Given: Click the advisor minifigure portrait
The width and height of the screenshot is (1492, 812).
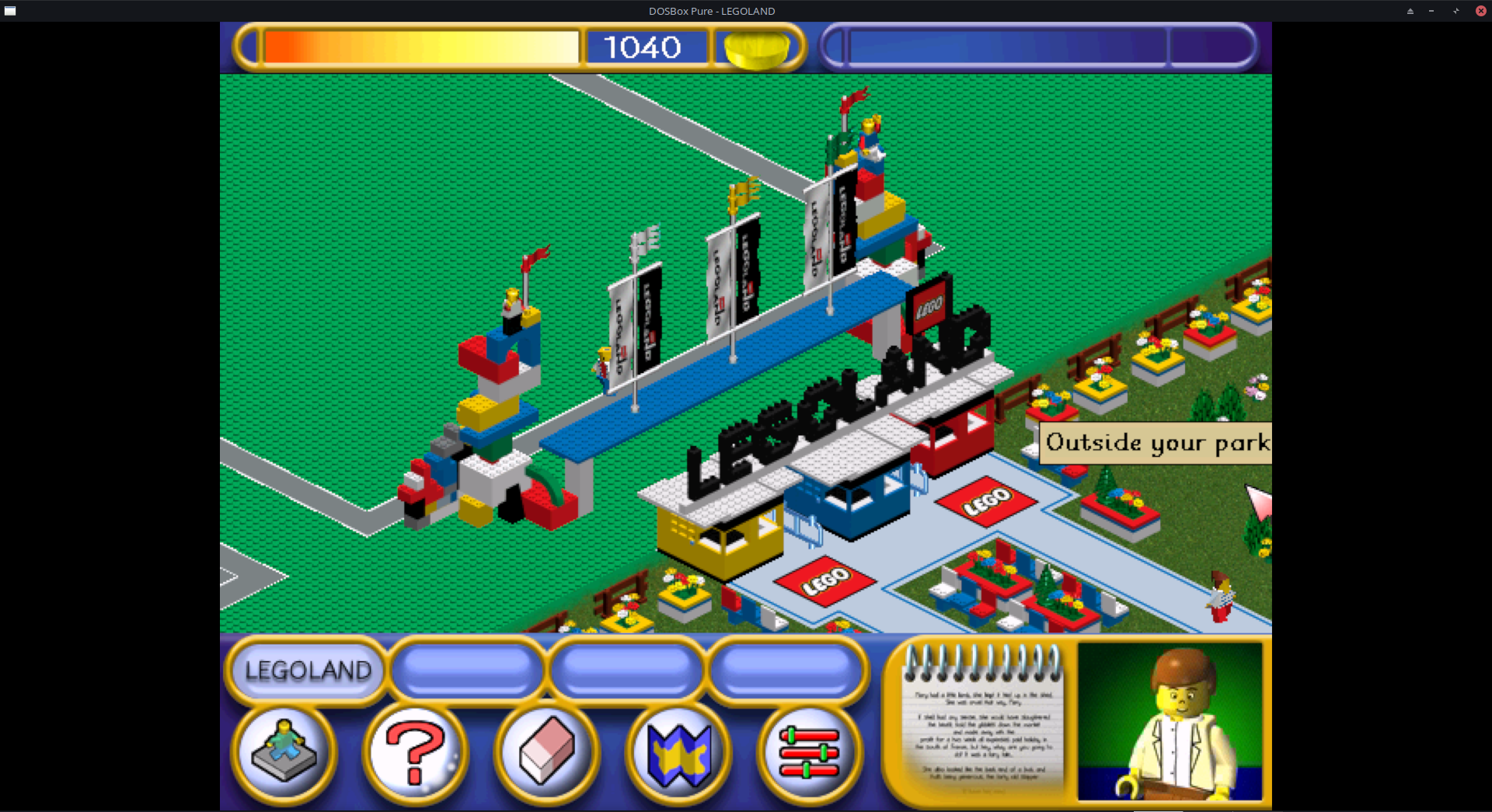Looking at the screenshot, I should coord(1170,720).
